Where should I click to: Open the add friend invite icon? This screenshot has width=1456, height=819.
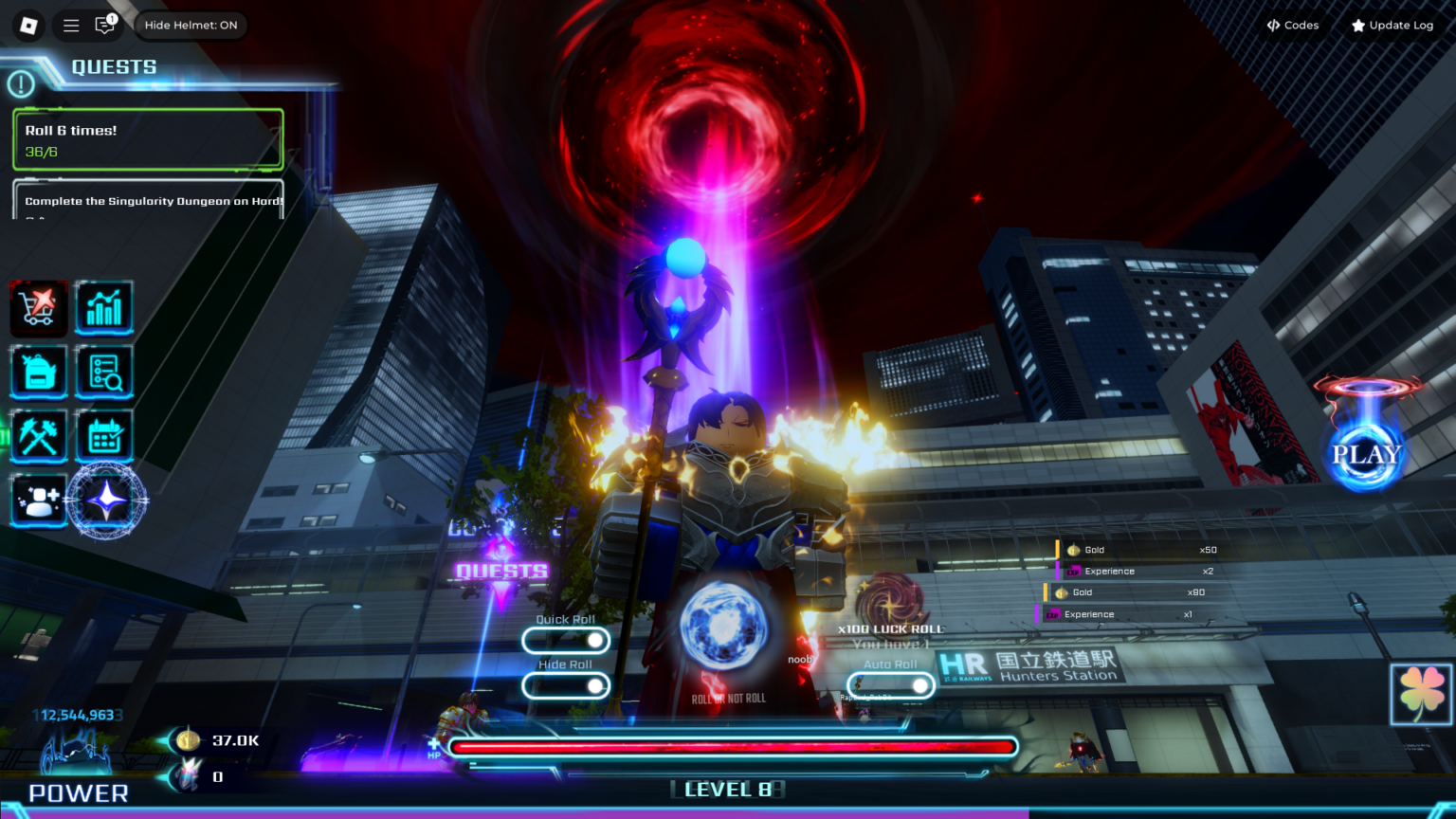click(x=39, y=500)
